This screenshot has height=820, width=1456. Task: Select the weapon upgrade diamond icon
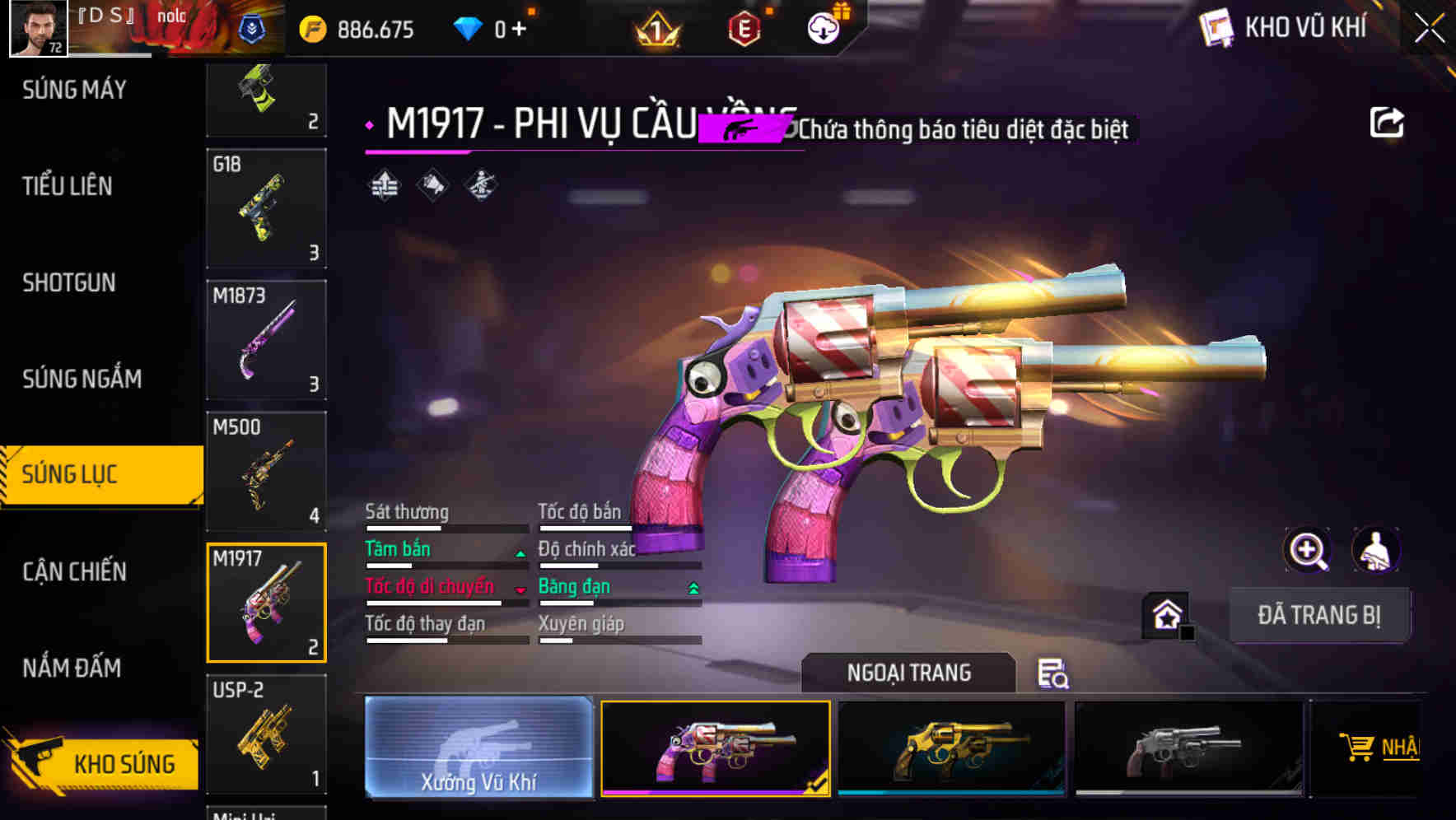[383, 185]
